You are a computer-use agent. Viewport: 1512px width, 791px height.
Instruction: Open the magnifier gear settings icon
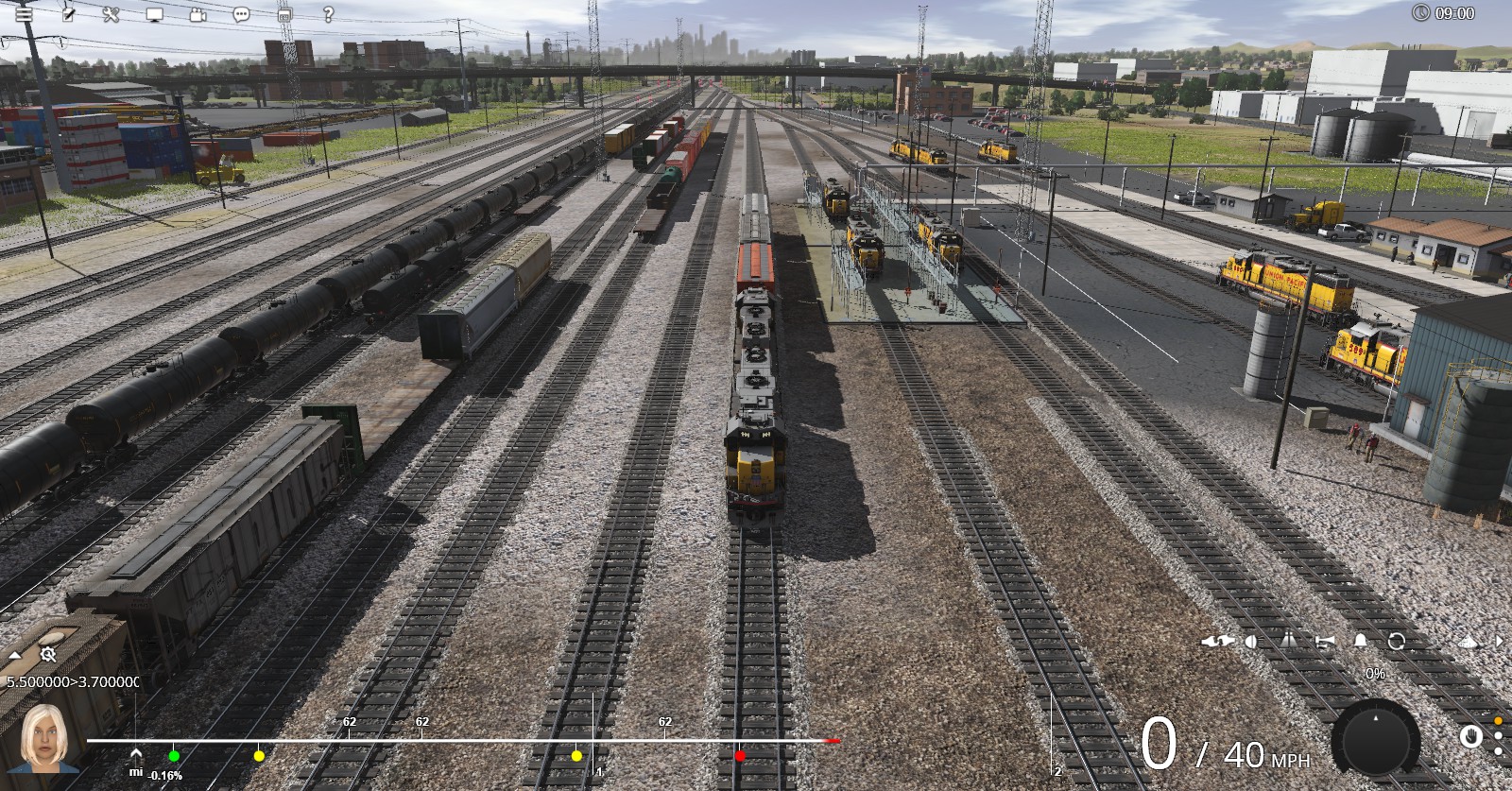click(x=48, y=654)
